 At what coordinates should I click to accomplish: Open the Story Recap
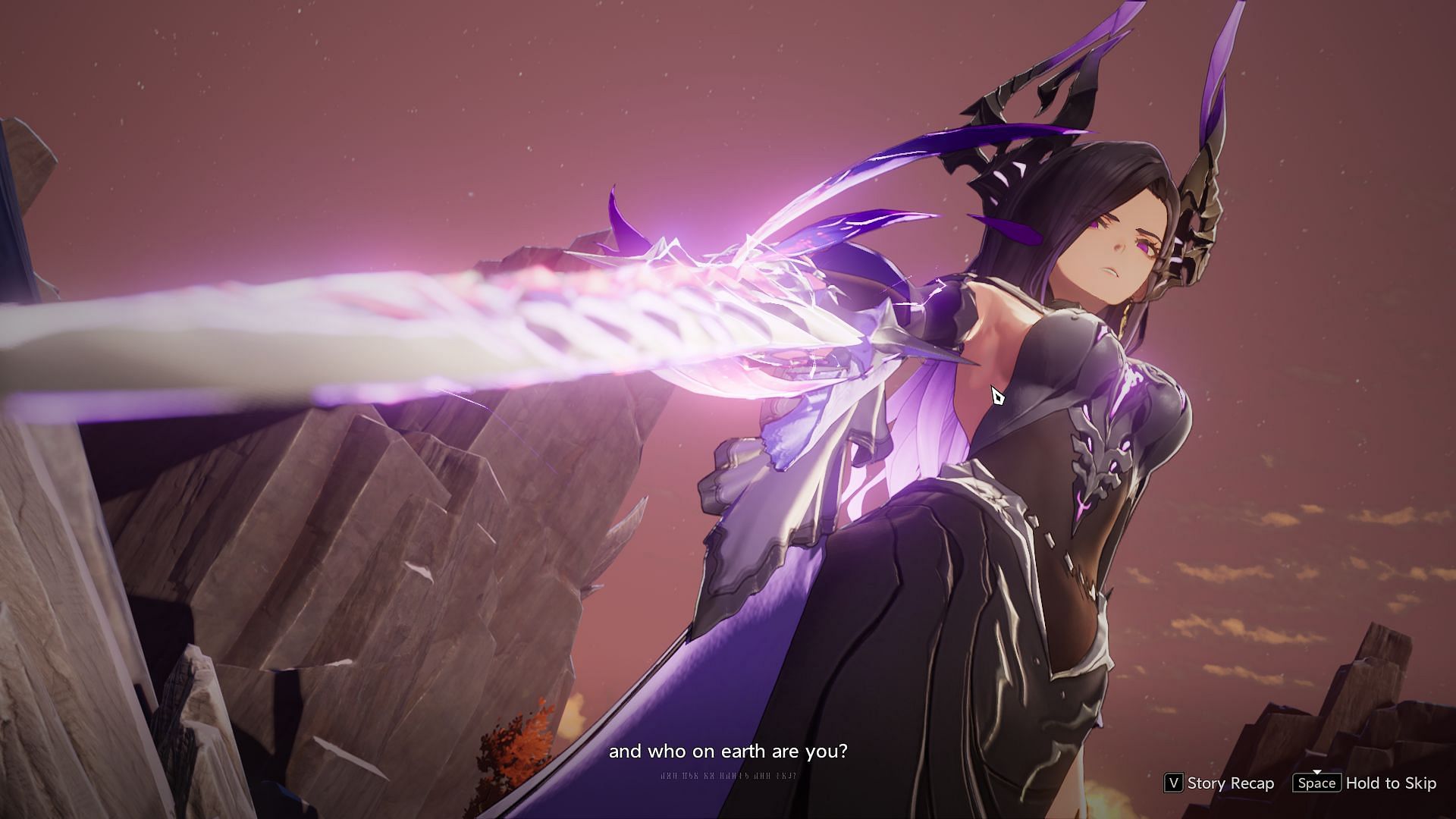1219,783
